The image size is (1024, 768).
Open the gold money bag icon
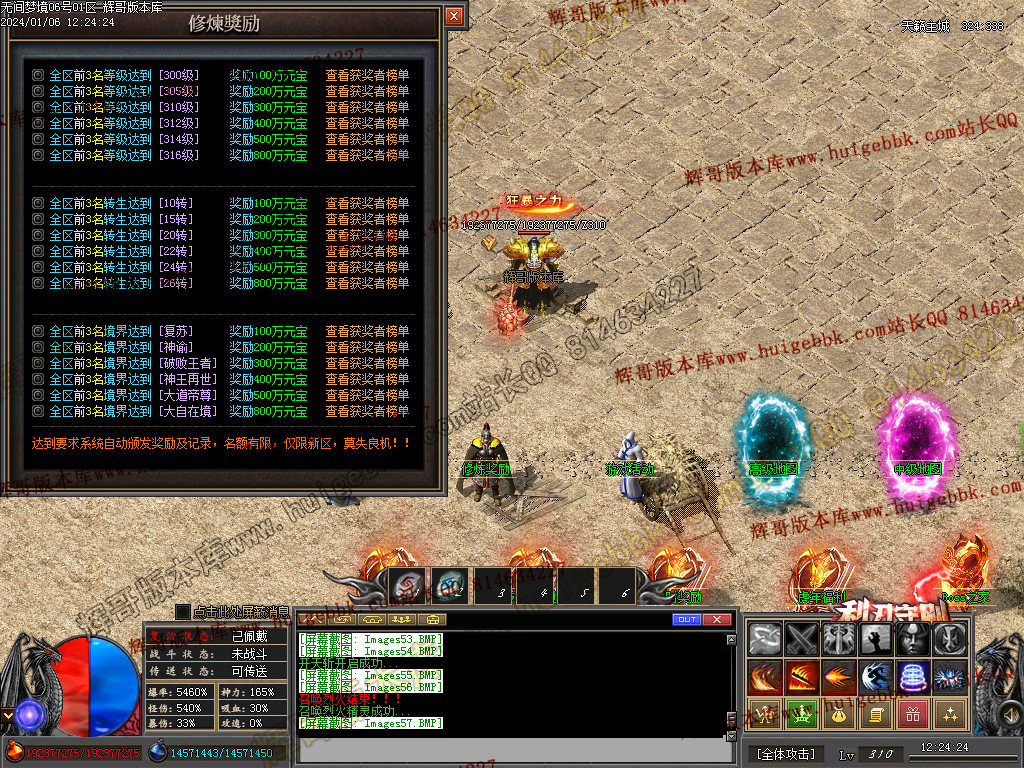838,714
